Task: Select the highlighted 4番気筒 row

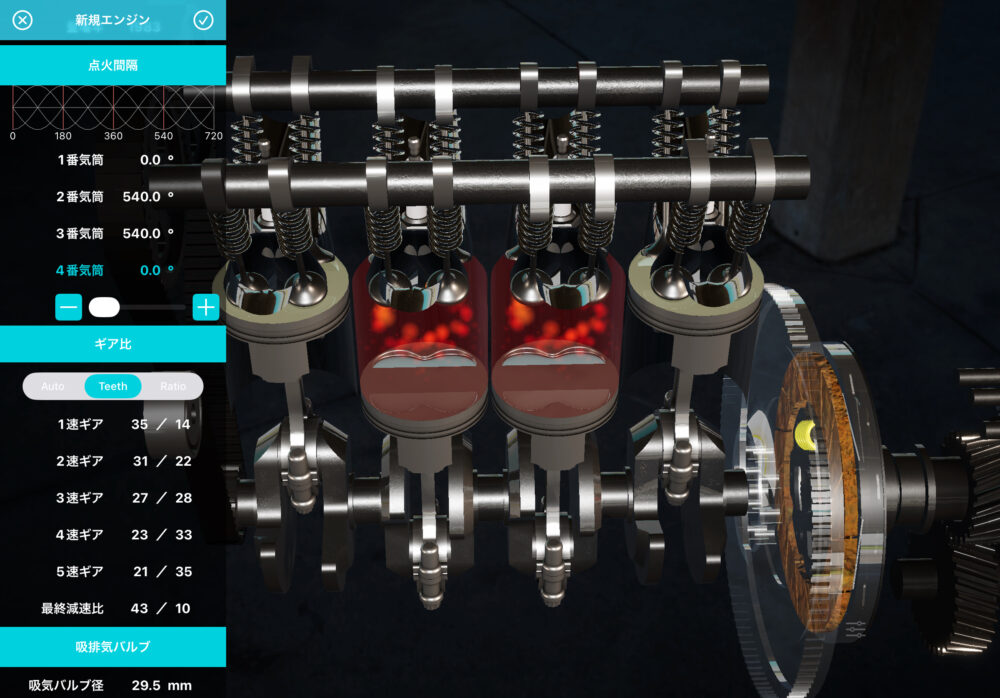Action: (x=113, y=270)
